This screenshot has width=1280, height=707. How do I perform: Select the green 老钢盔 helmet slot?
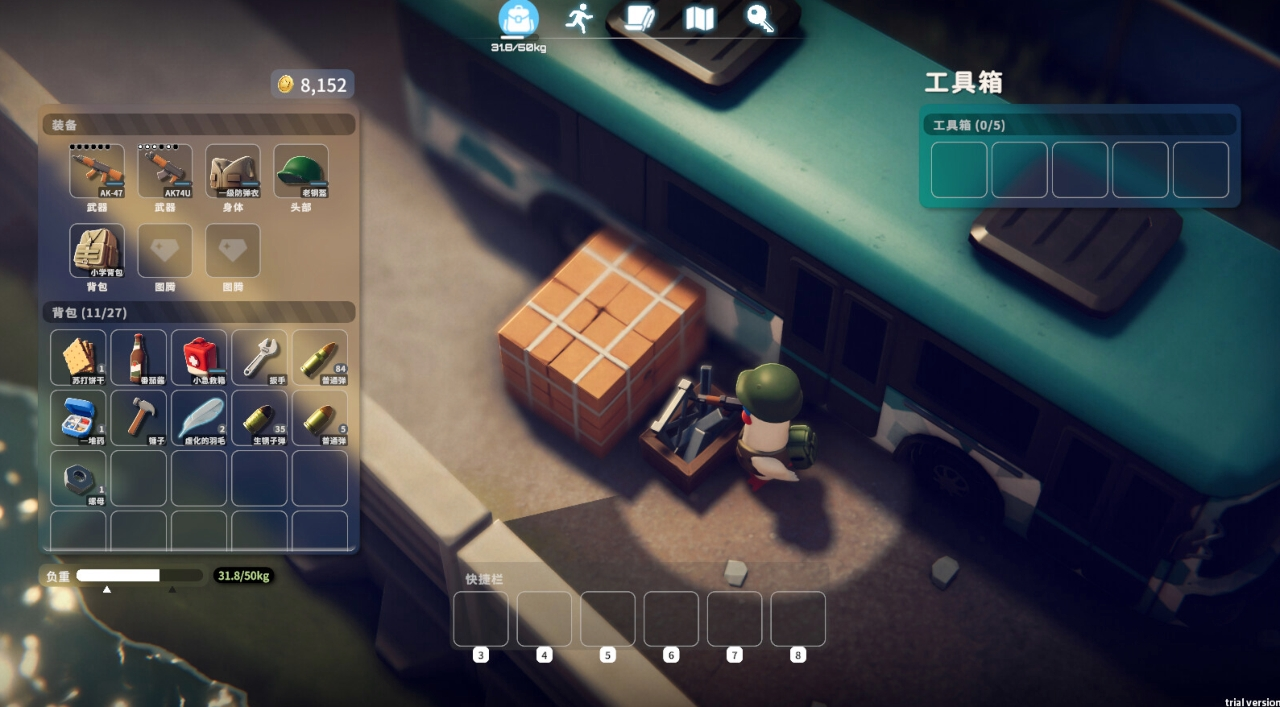coord(301,171)
